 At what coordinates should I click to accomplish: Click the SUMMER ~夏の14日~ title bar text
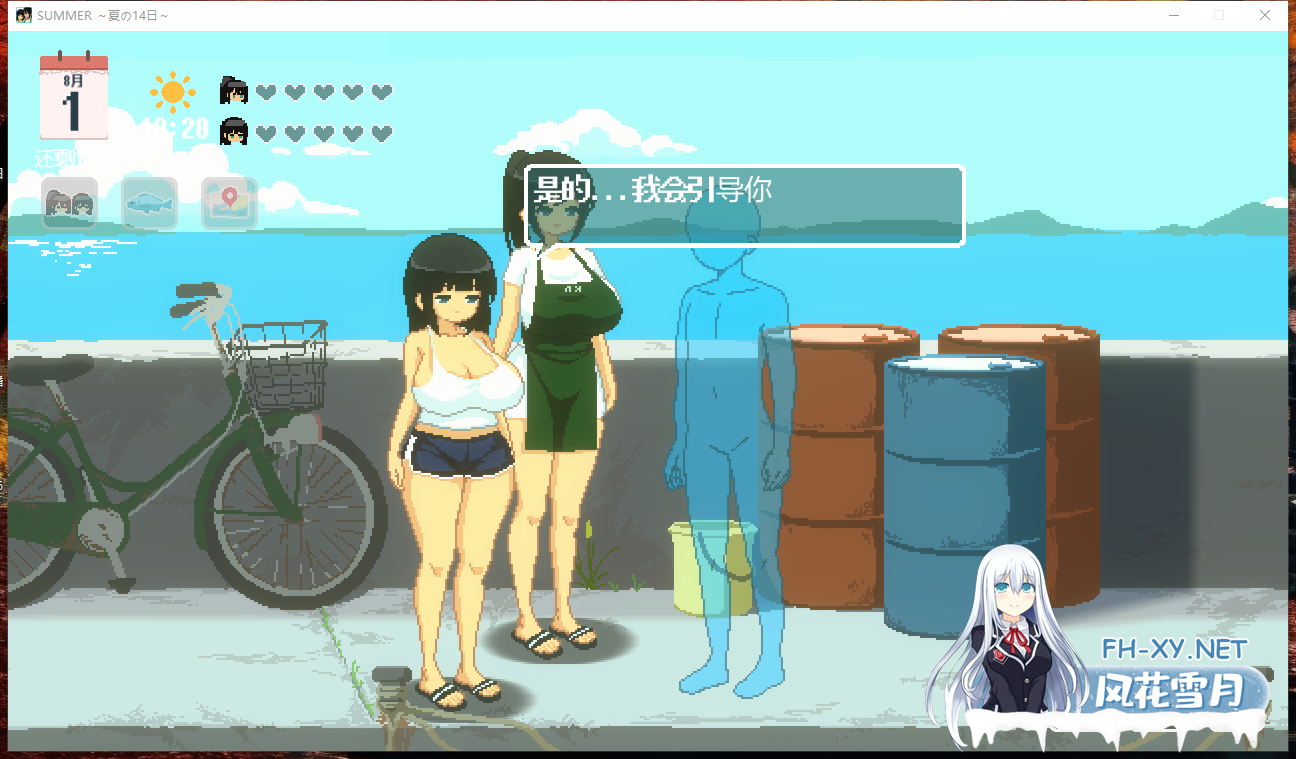click(x=100, y=15)
